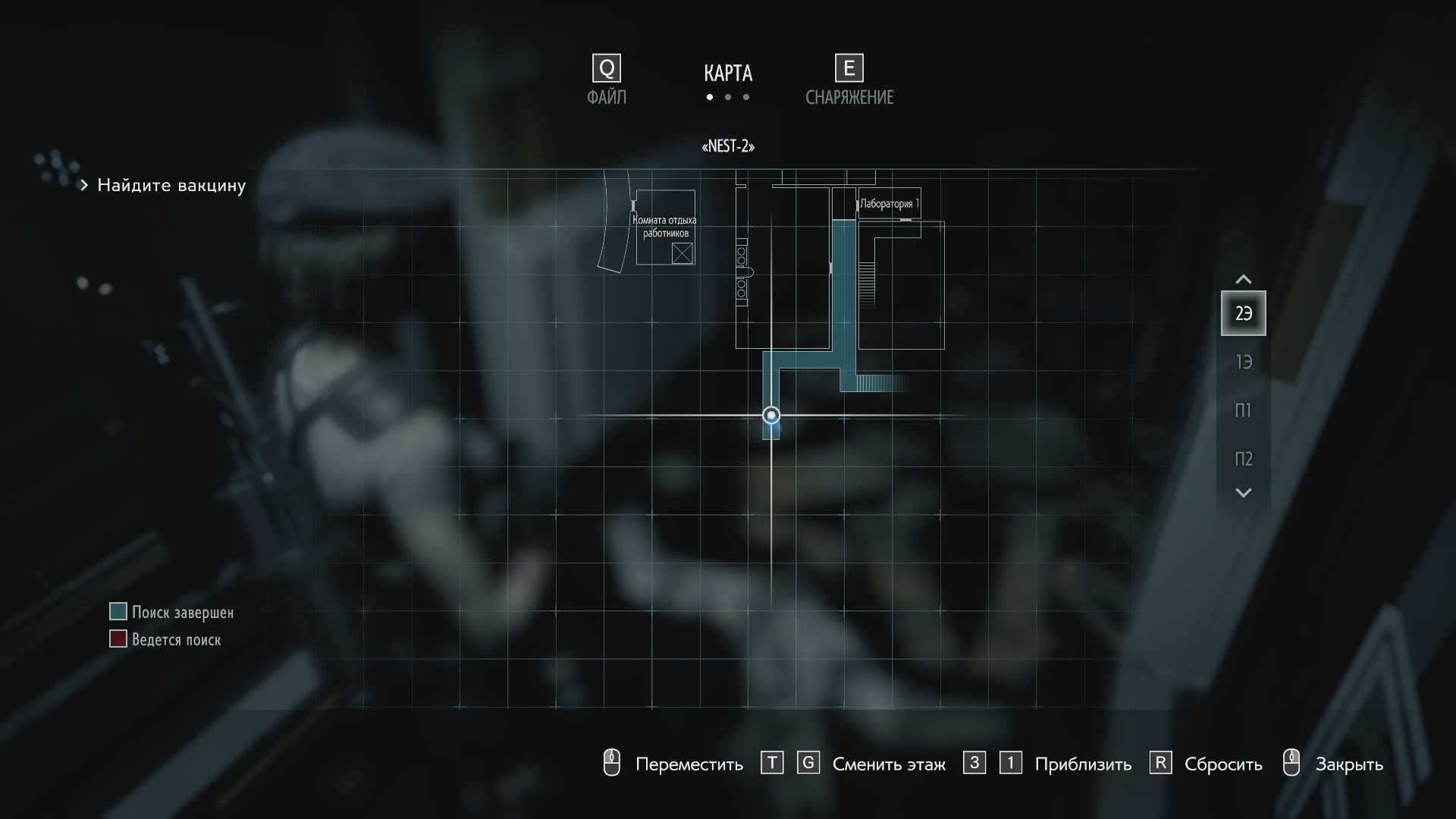Image resolution: width=1456 pixels, height=819 pixels.
Task: Click the player position marker on the map
Action: click(x=771, y=416)
